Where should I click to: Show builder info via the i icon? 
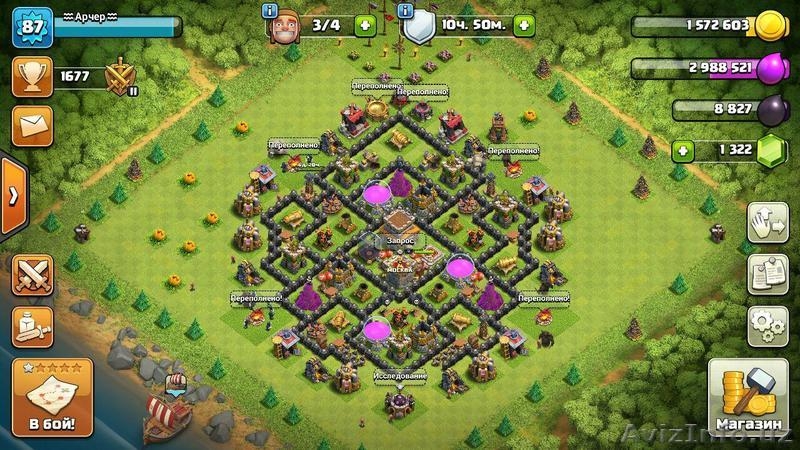(269, 10)
